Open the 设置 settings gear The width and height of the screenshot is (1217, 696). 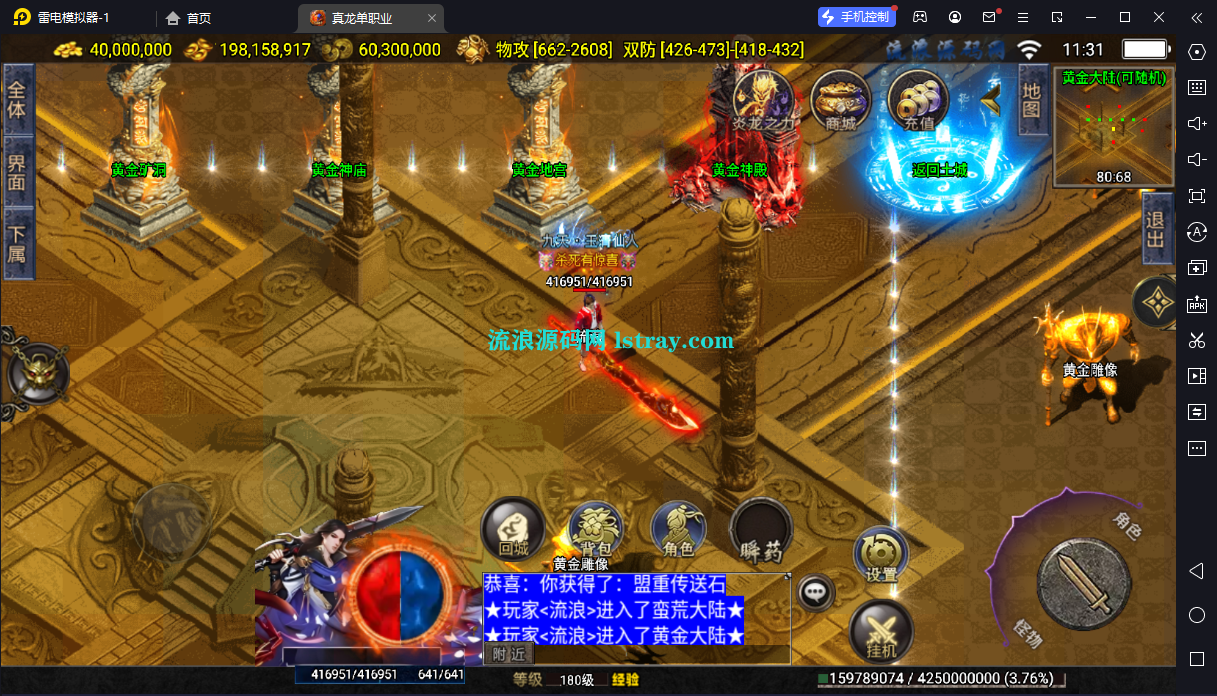click(881, 554)
